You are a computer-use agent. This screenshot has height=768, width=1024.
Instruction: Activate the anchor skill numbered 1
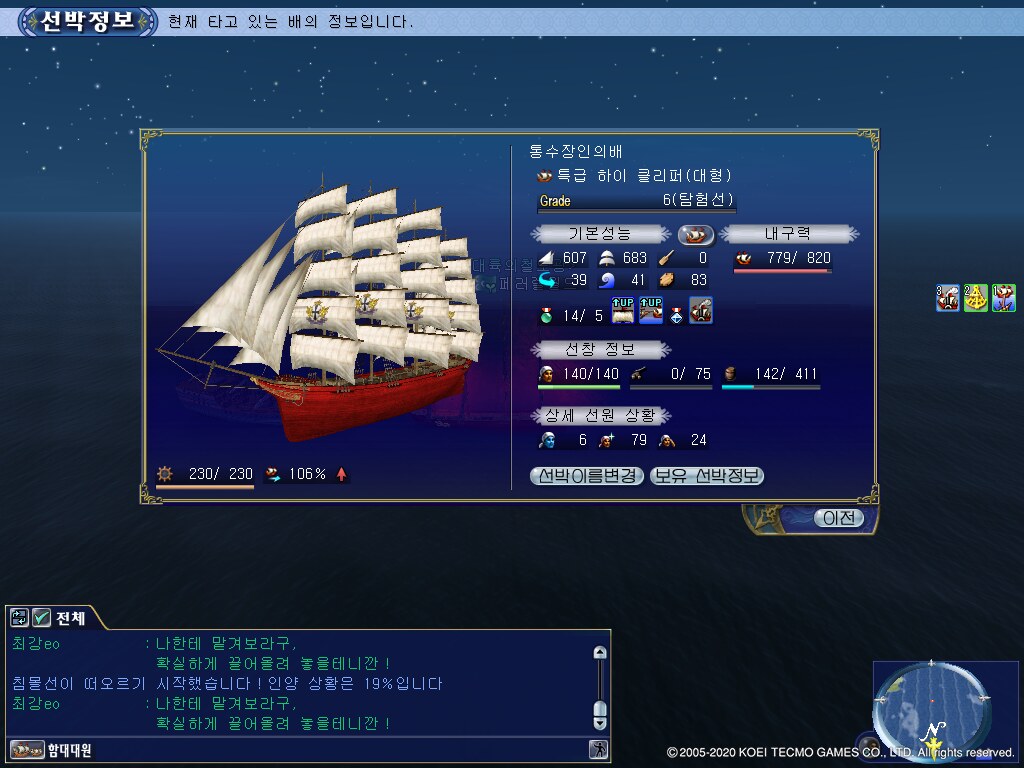click(1003, 298)
